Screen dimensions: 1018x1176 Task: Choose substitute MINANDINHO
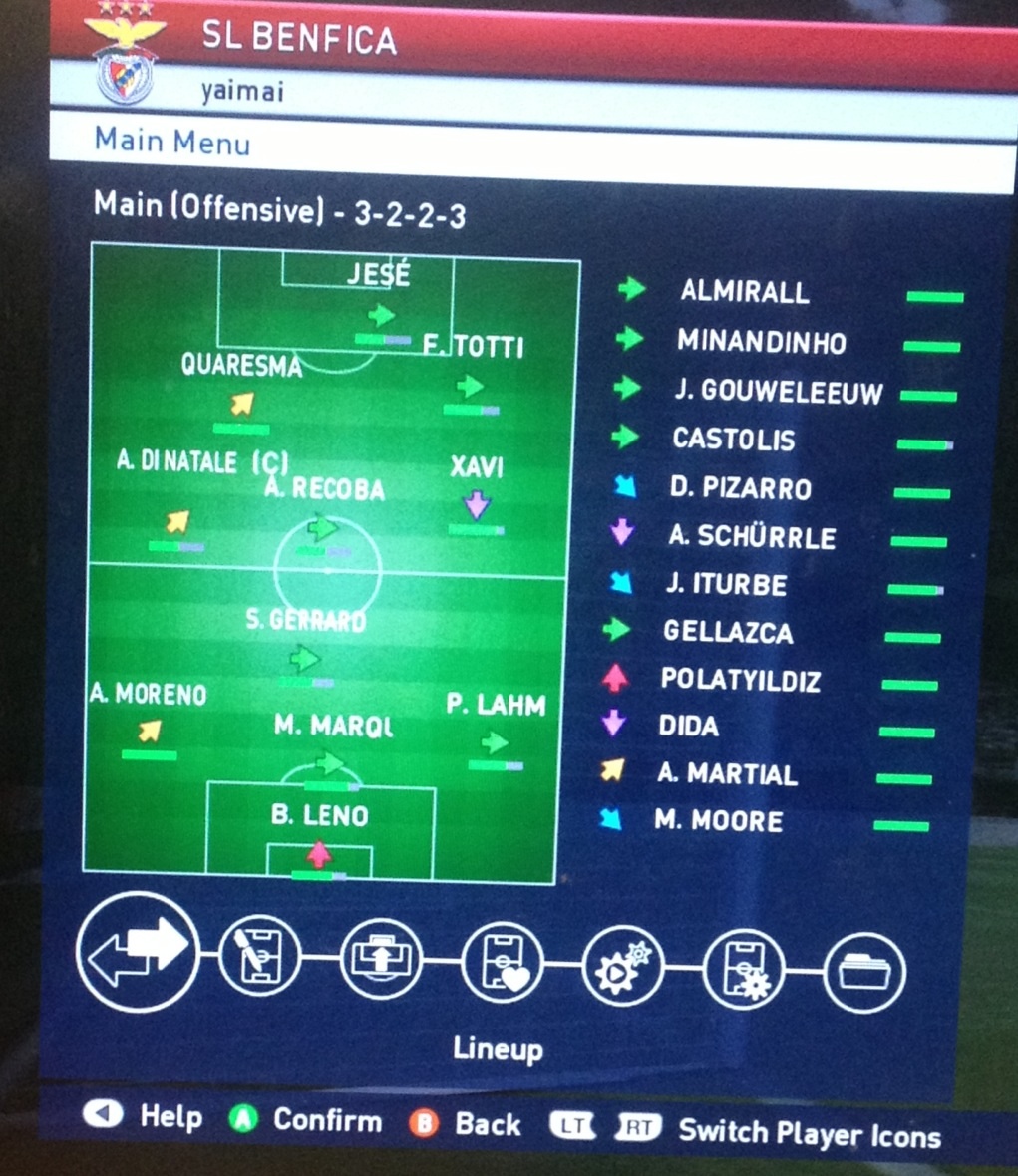coord(761,342)
